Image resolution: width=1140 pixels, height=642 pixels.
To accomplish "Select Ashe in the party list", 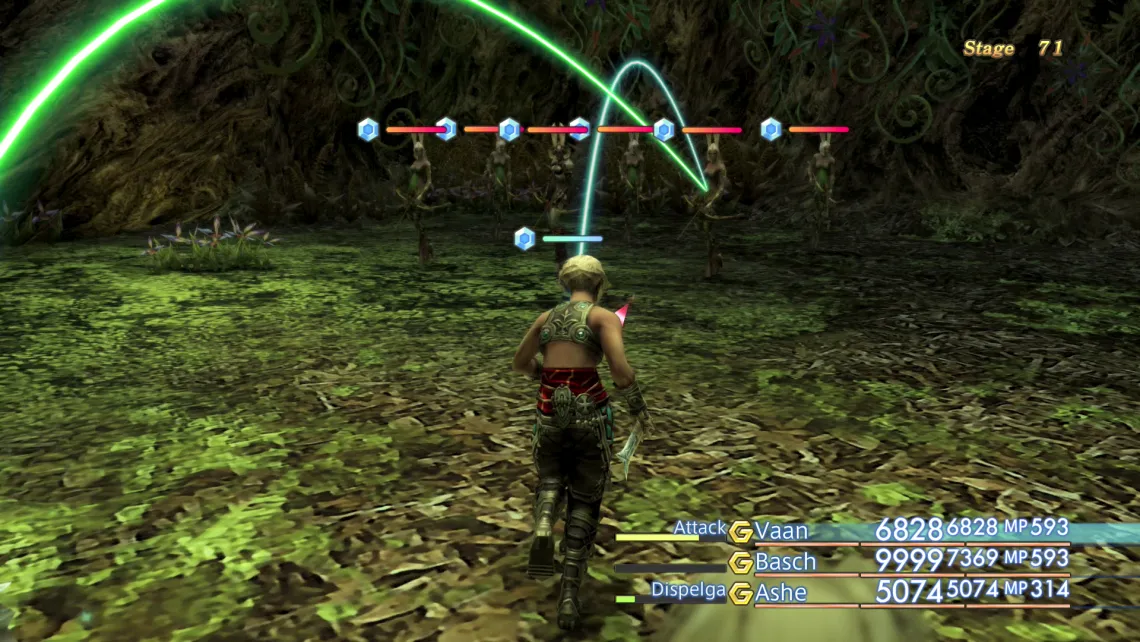I will tap(781, 593).
